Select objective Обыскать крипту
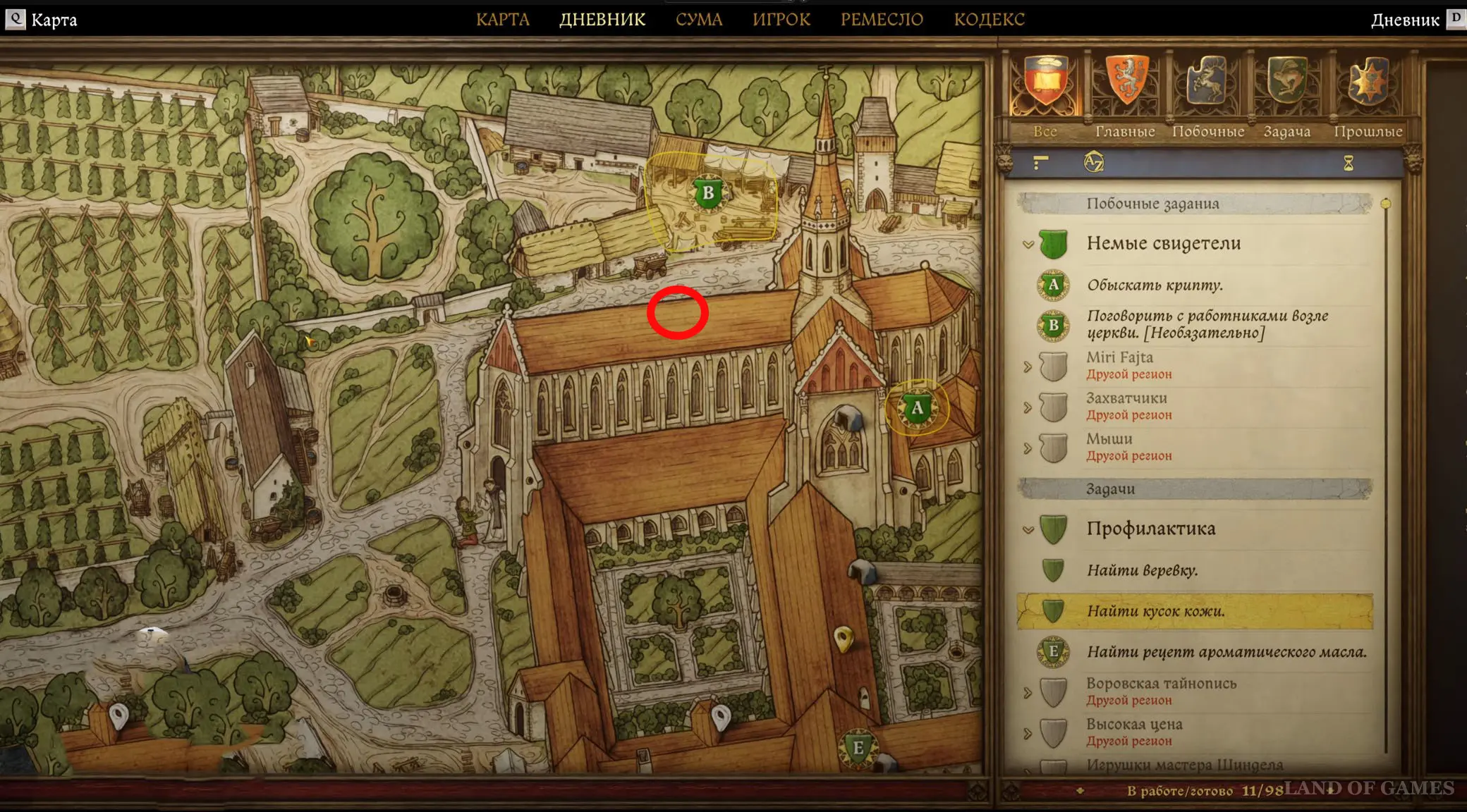This screenshot has width=1467, height=812. point(1155,285)
